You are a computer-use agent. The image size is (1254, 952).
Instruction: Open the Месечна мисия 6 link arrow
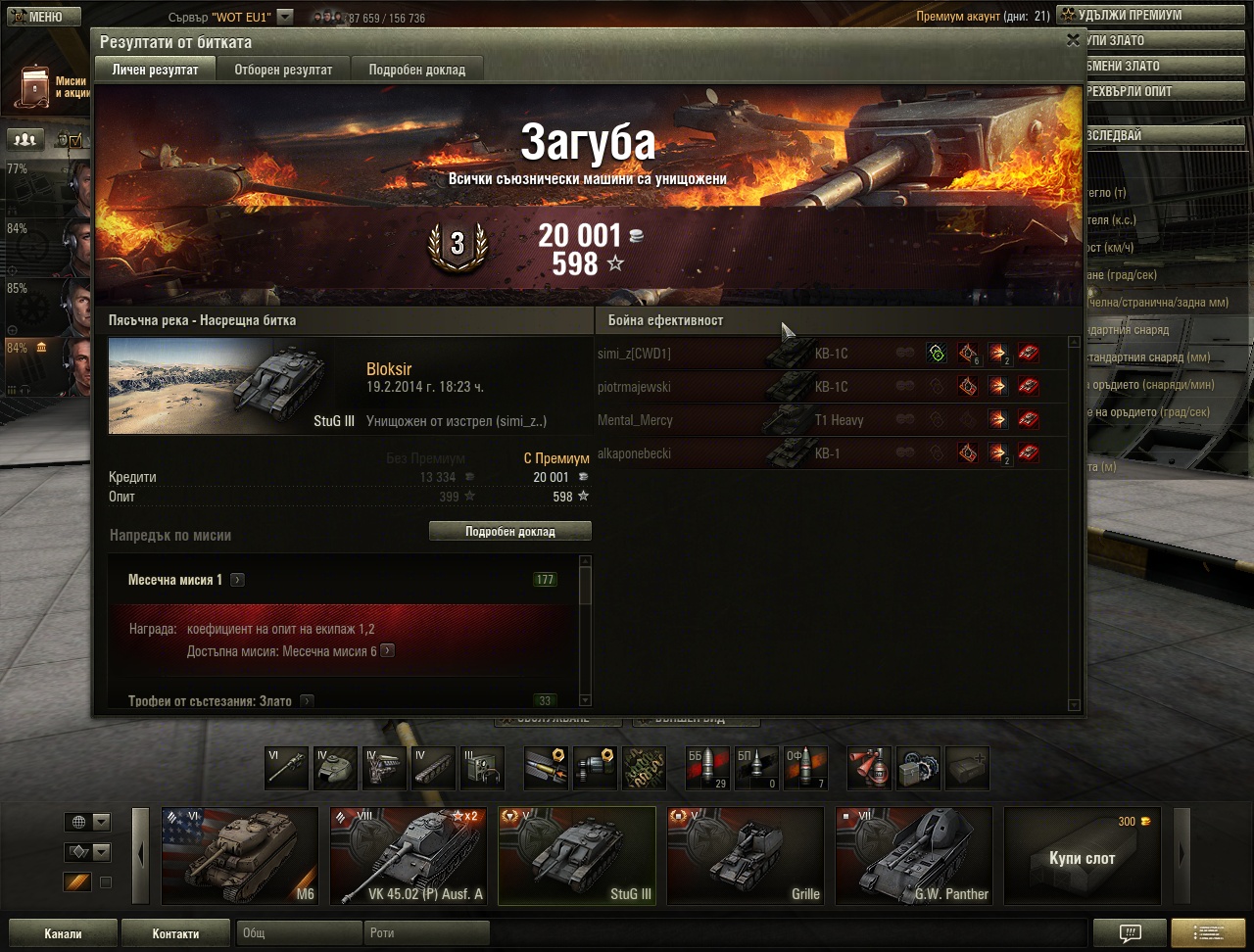(x=388, y=651)
